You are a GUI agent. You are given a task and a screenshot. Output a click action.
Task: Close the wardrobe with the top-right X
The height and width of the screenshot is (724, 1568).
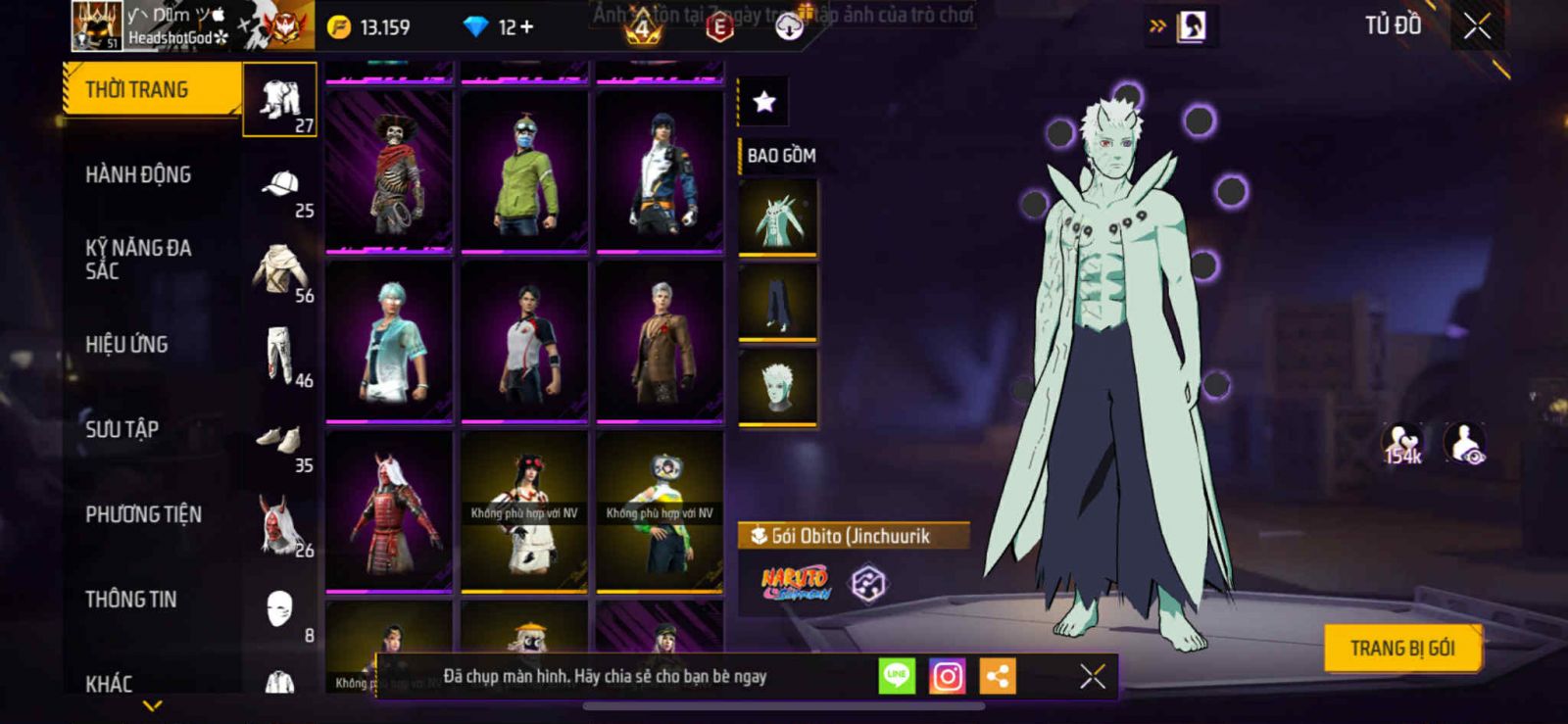pyautogui.click(x=1477, y=26)
